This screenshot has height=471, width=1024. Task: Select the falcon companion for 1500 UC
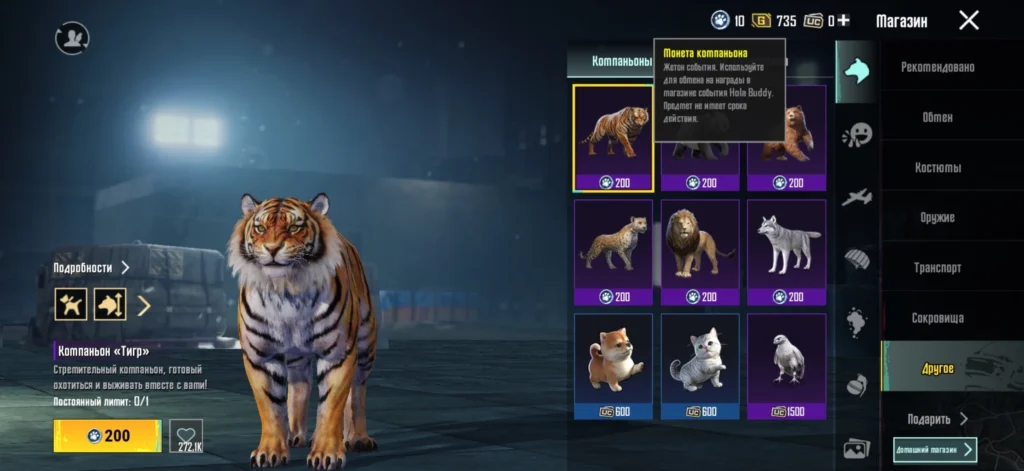pyautogui.click(x=787, y=366)
